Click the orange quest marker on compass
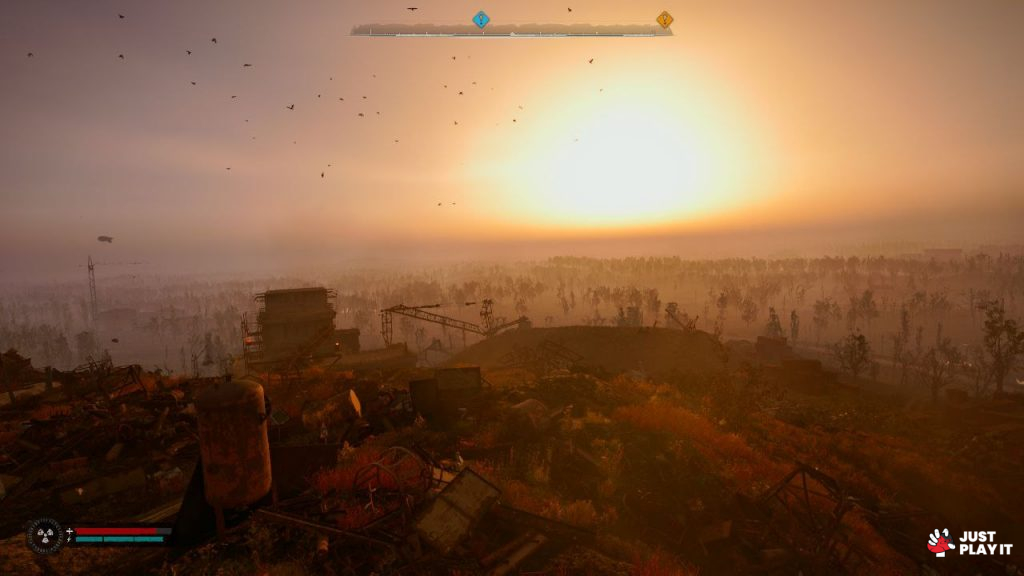 pyautogui.click(x=664, y=19)
